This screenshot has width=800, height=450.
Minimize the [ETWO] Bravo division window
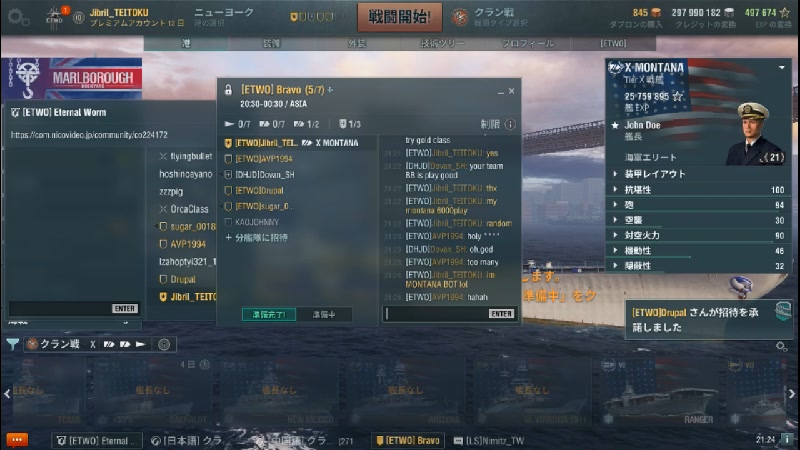(x=500, y=89)
